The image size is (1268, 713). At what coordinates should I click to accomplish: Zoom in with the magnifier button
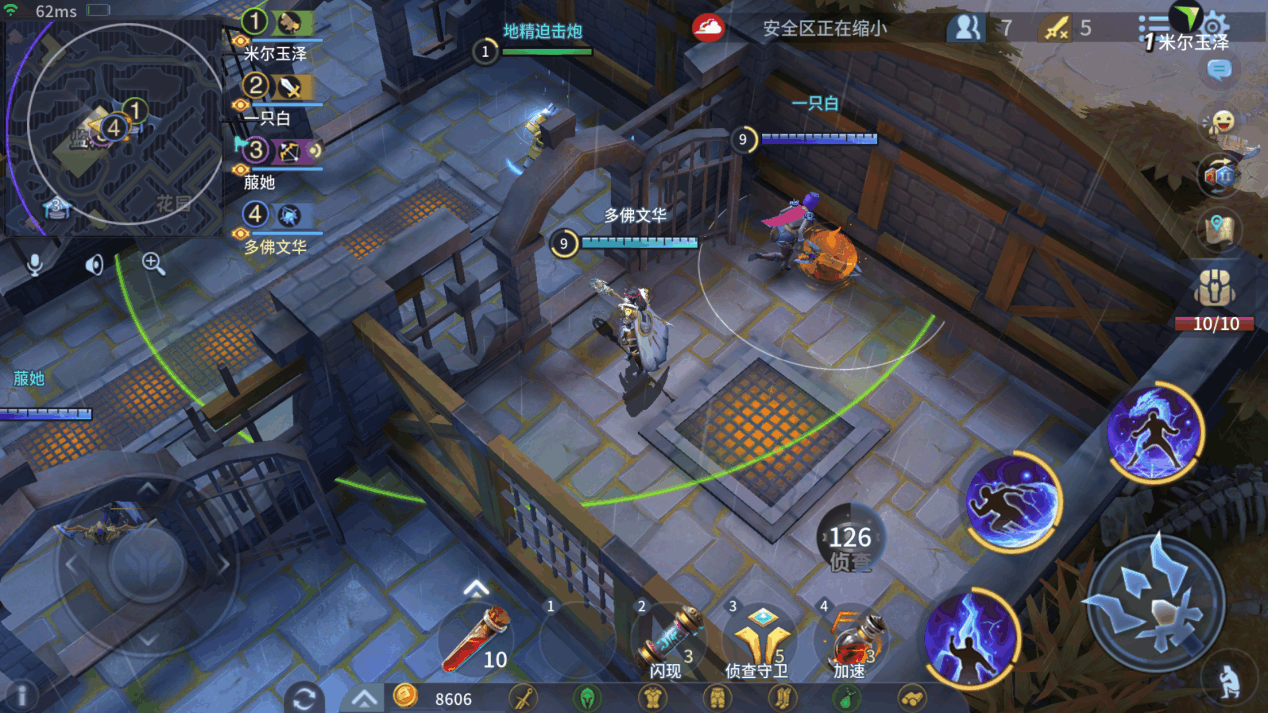coord(153,263)
